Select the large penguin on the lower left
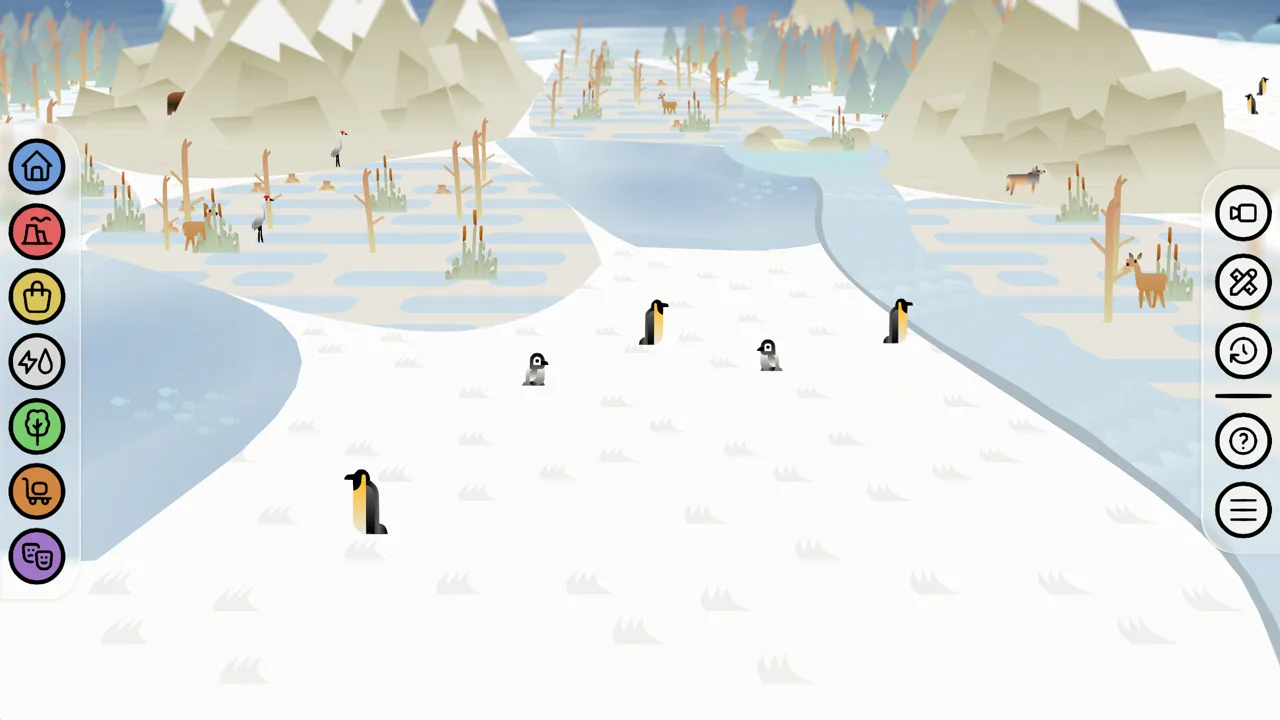Viewport: 1280px width, 720px height. [x=363, y=500]
